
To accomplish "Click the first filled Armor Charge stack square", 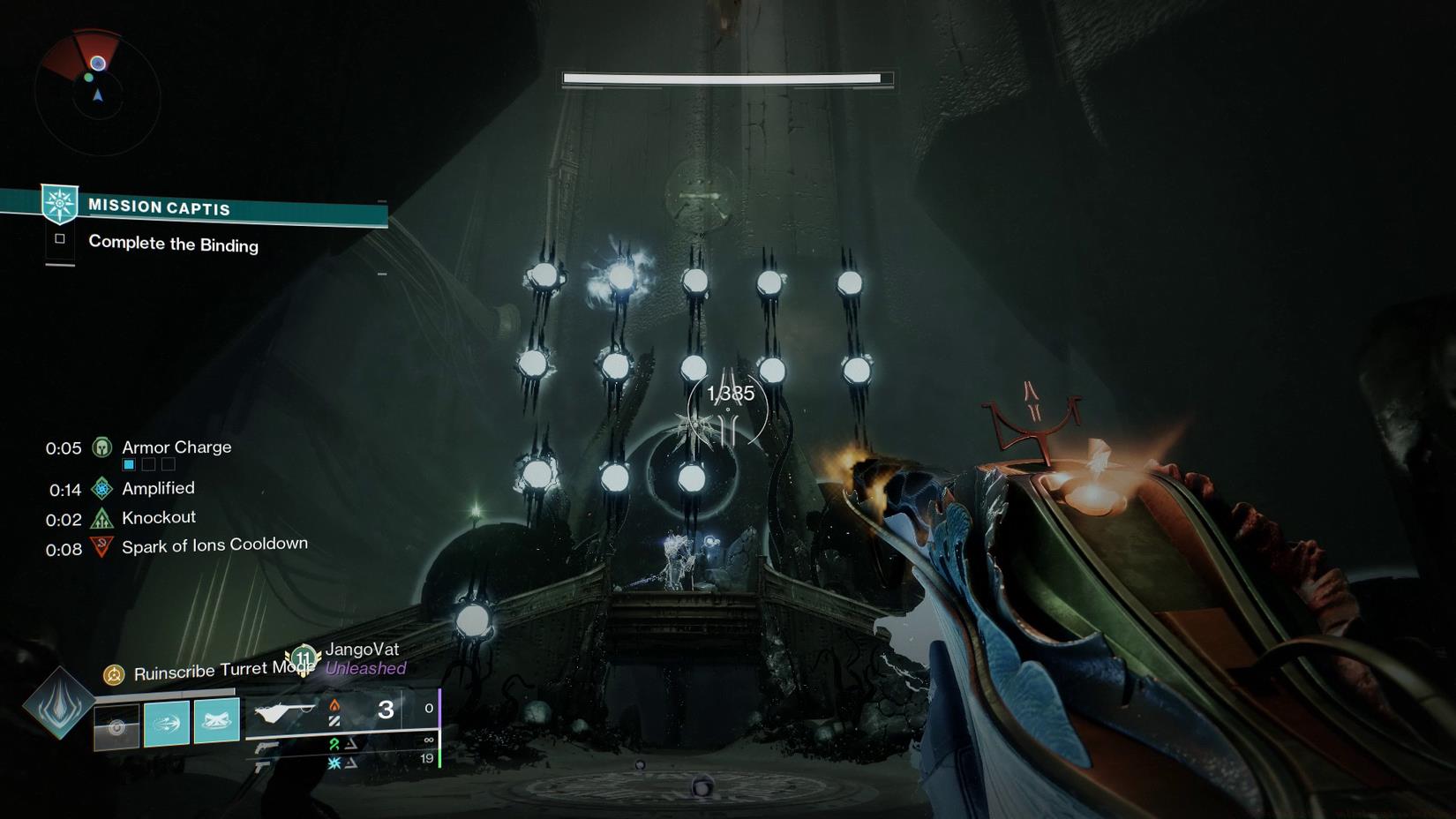I will 129,464.
